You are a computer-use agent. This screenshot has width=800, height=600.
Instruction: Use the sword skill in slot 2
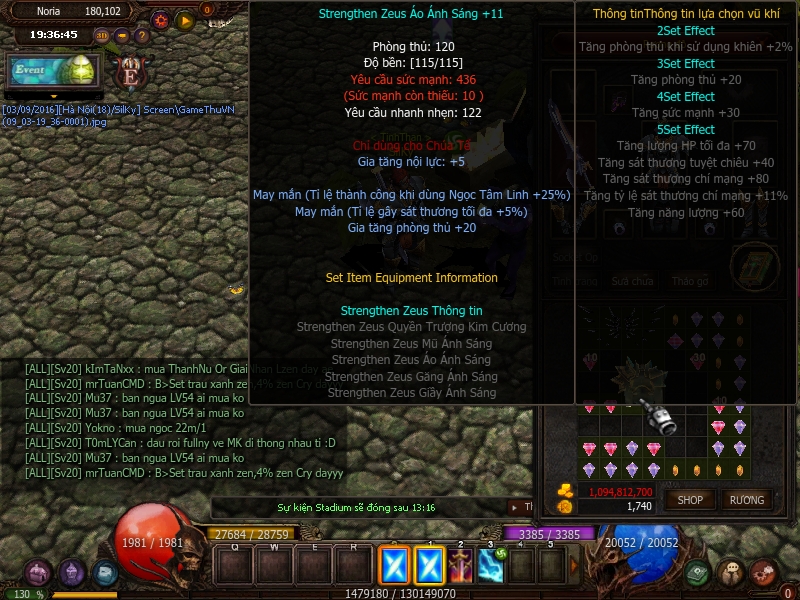tap(461, 567)
